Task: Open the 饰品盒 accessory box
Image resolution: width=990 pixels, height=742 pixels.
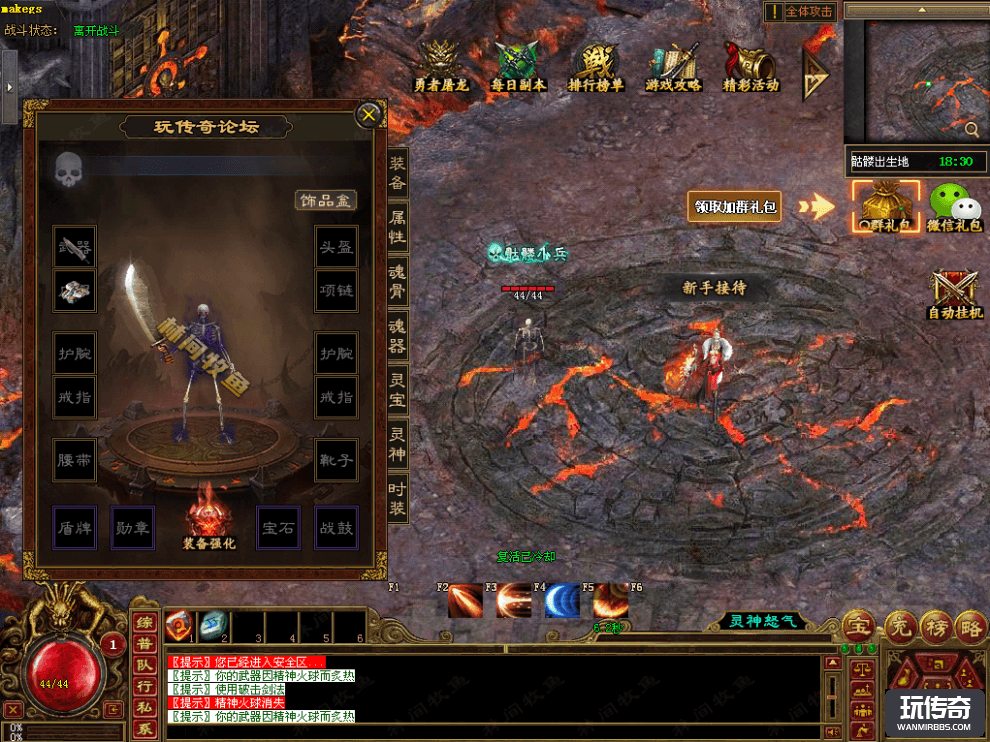Action: click(326, 200)
